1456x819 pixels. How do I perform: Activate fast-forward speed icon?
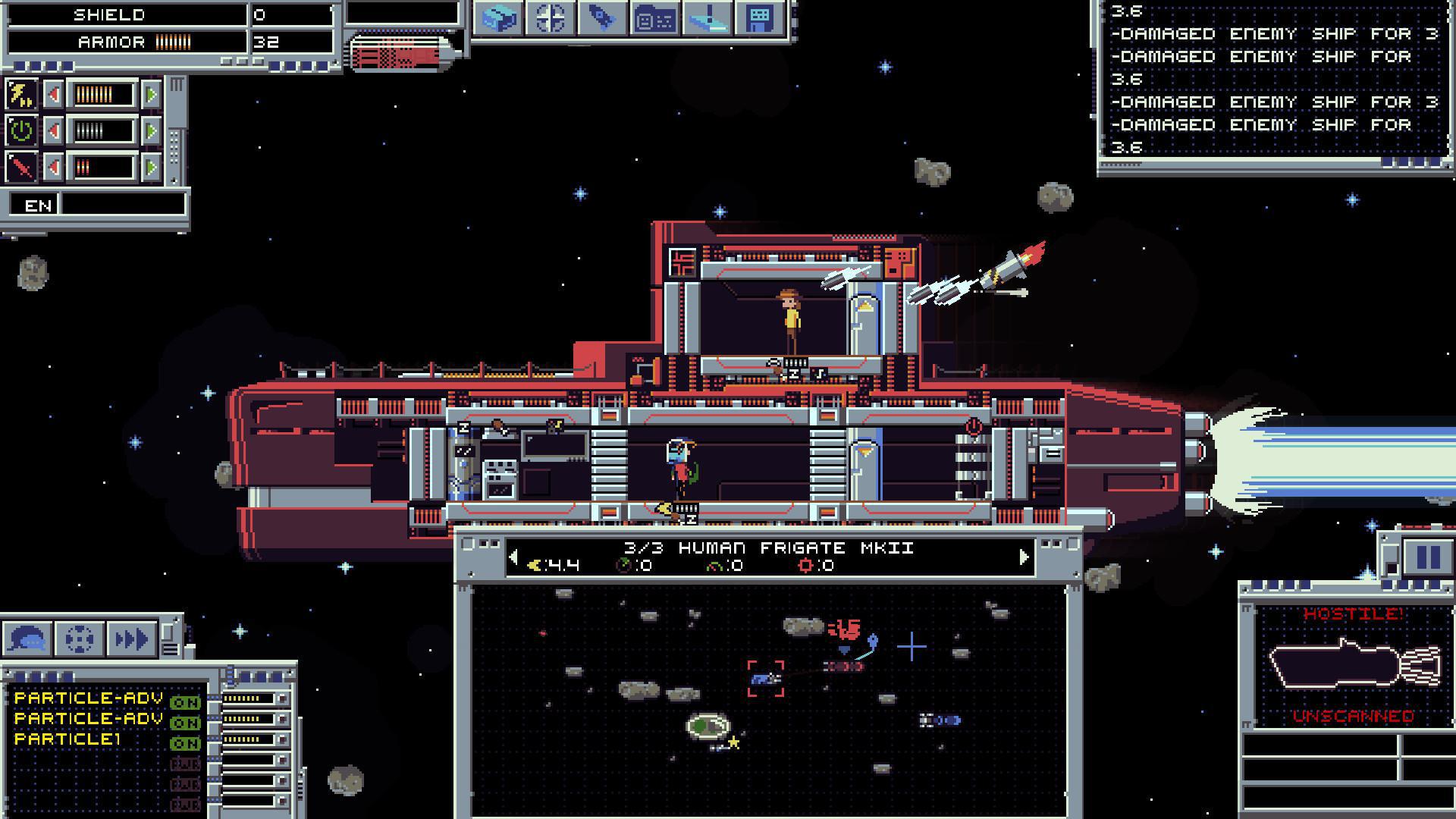[130, 639]
